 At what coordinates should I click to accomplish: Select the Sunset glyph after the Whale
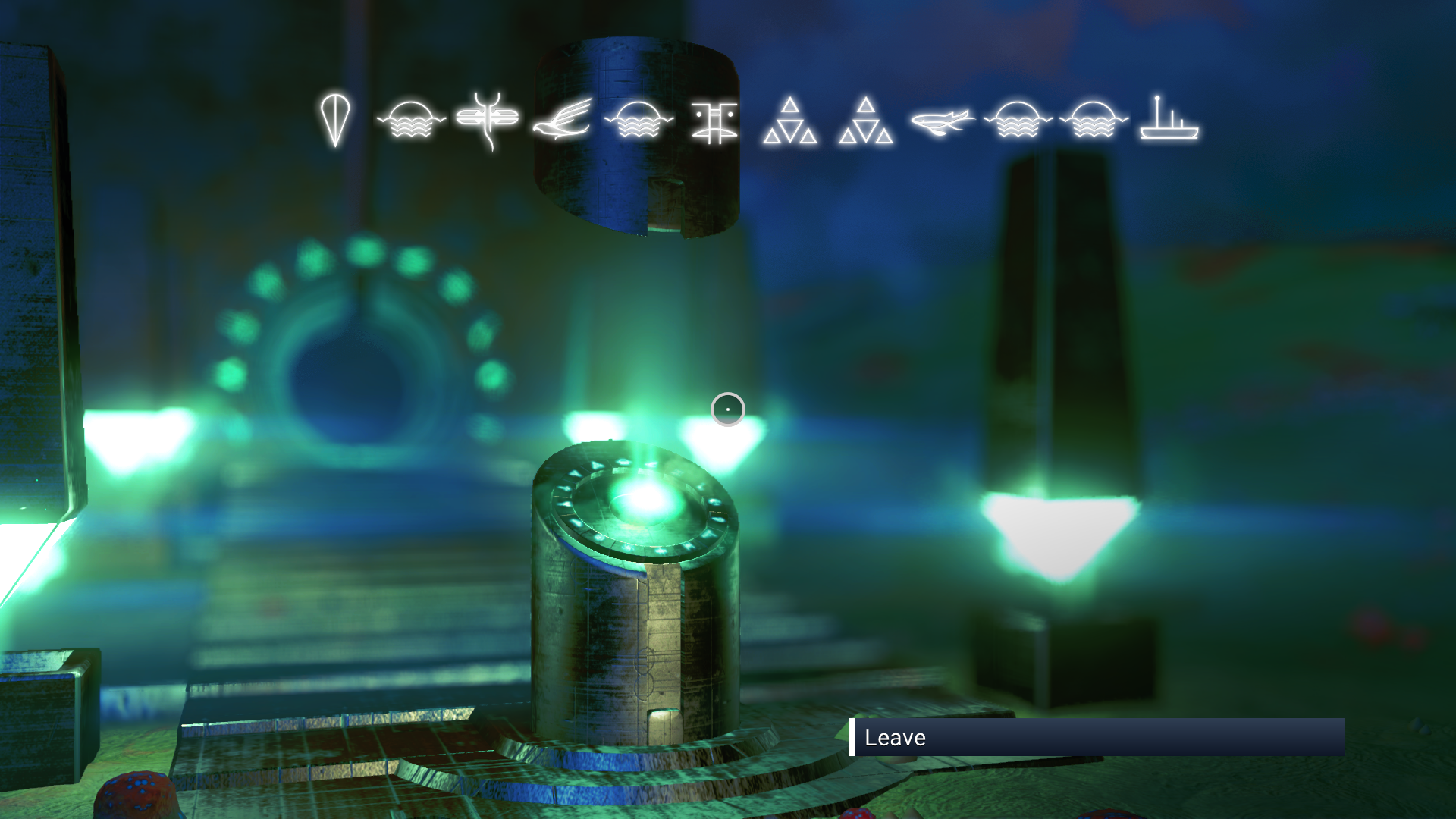pos(1016,121)
